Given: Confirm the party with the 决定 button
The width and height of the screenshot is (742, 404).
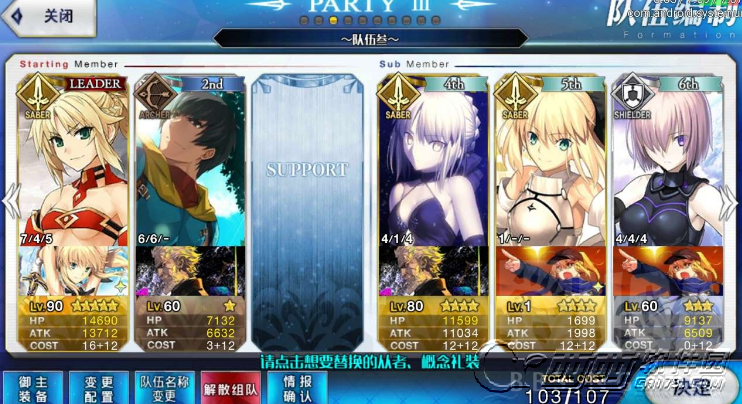Looking at the screenshot, I should 692,384.
